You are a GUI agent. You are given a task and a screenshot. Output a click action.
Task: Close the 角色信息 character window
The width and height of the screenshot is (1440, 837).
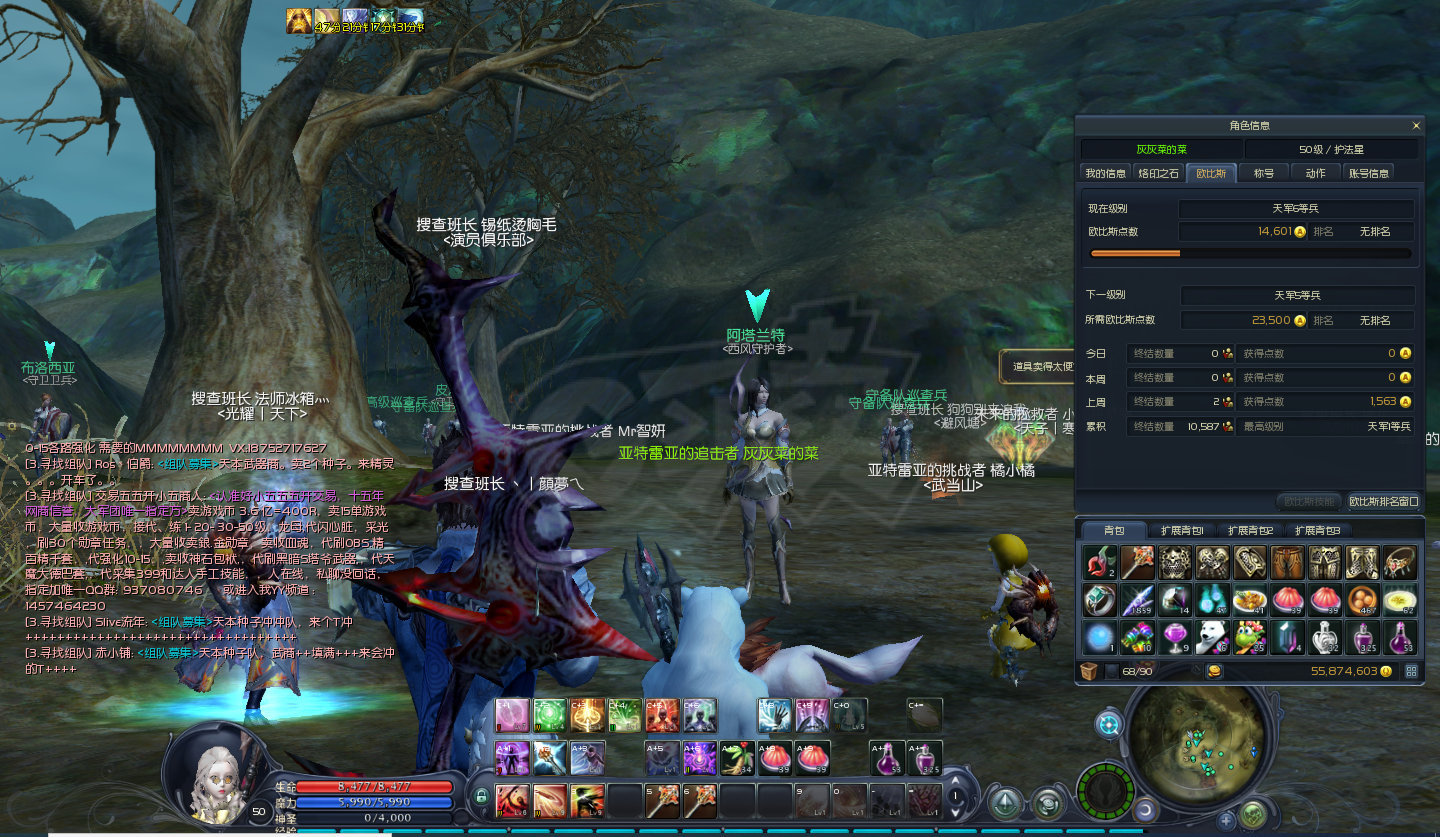click(x=1416, y=126)
